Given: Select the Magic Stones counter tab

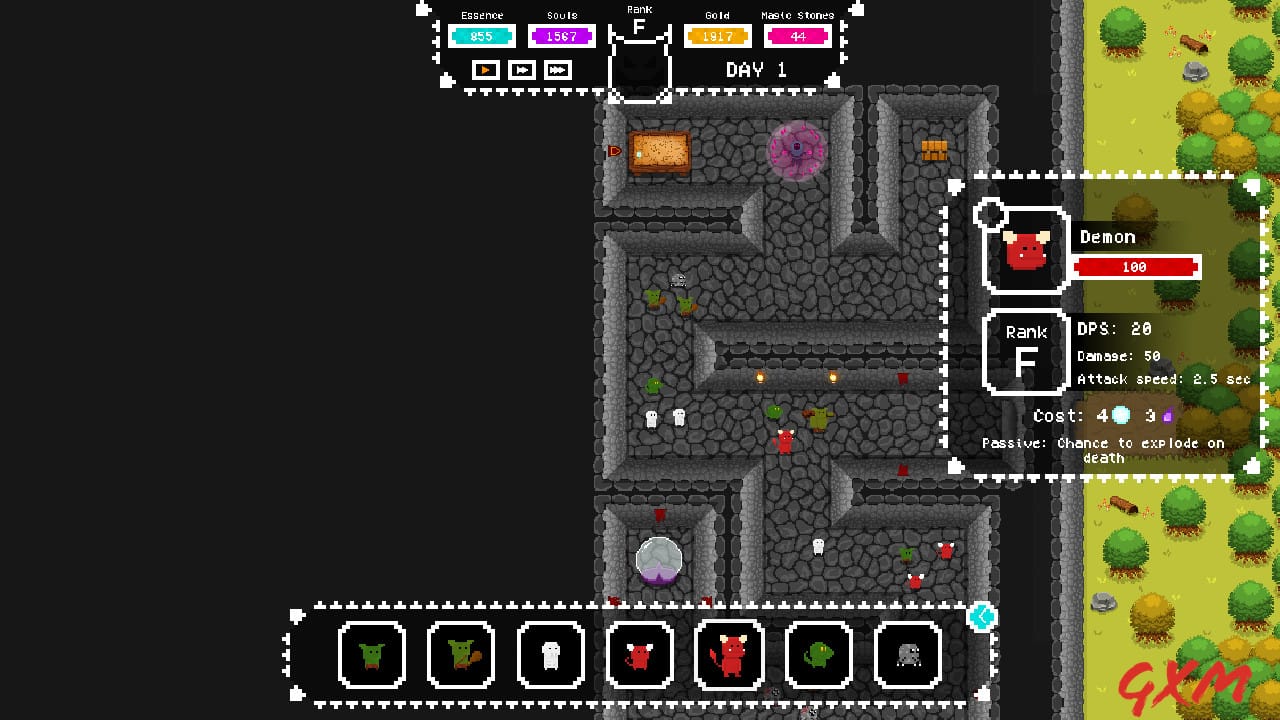Looking at the screenshot, I should (x=799, y=35).
